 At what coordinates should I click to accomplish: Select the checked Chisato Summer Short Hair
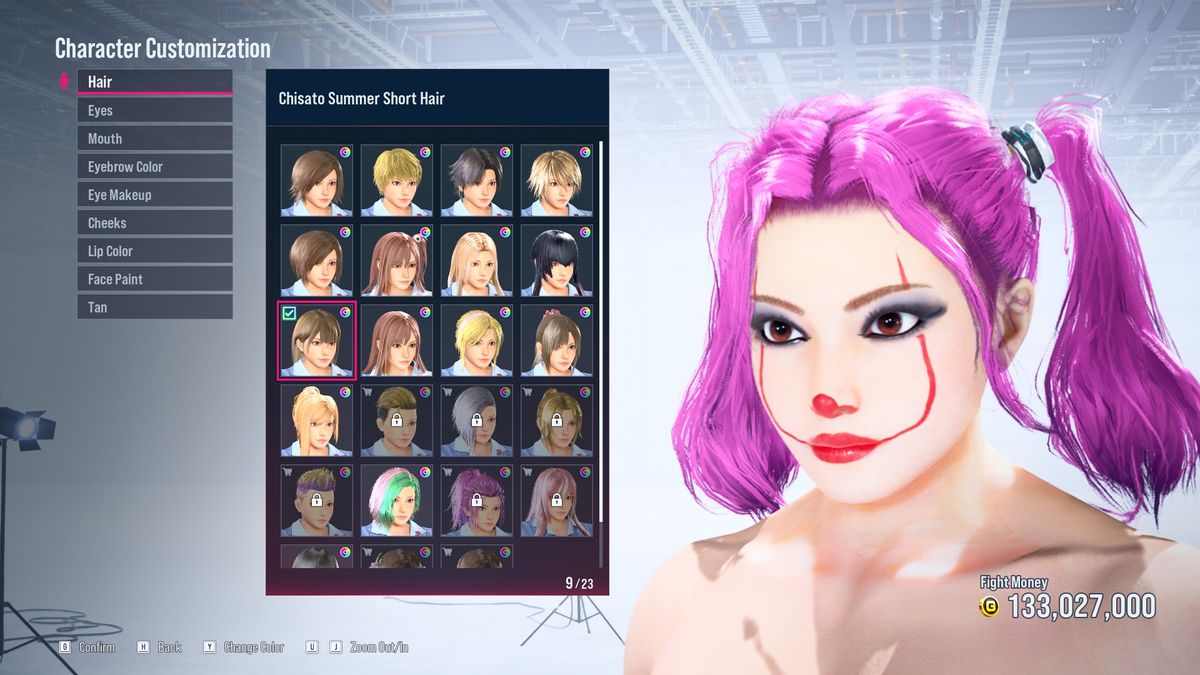[x=316, y=341]
